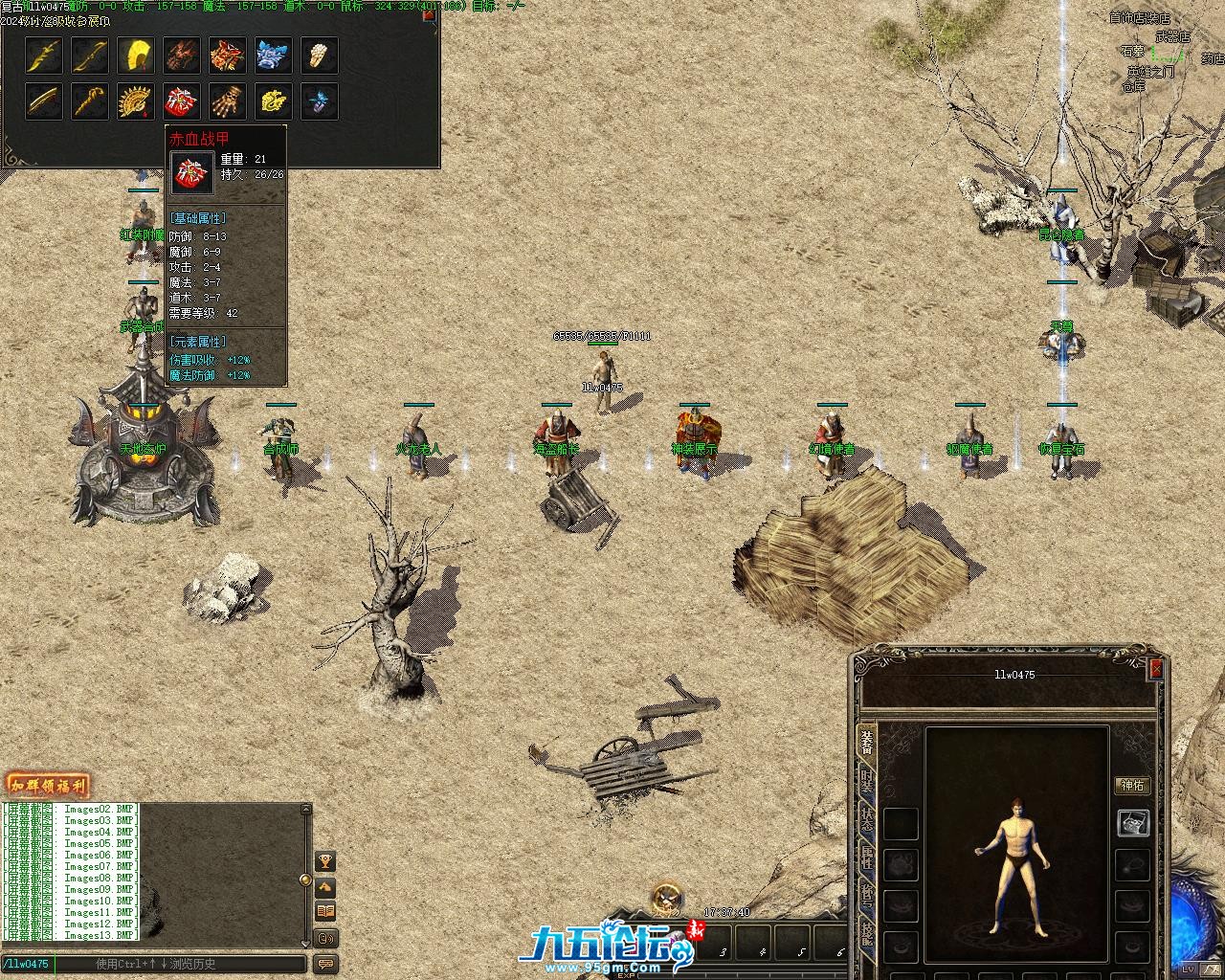Select the blue ice armor icon
Screen dimensions: 1225x980
coord(273,56)
